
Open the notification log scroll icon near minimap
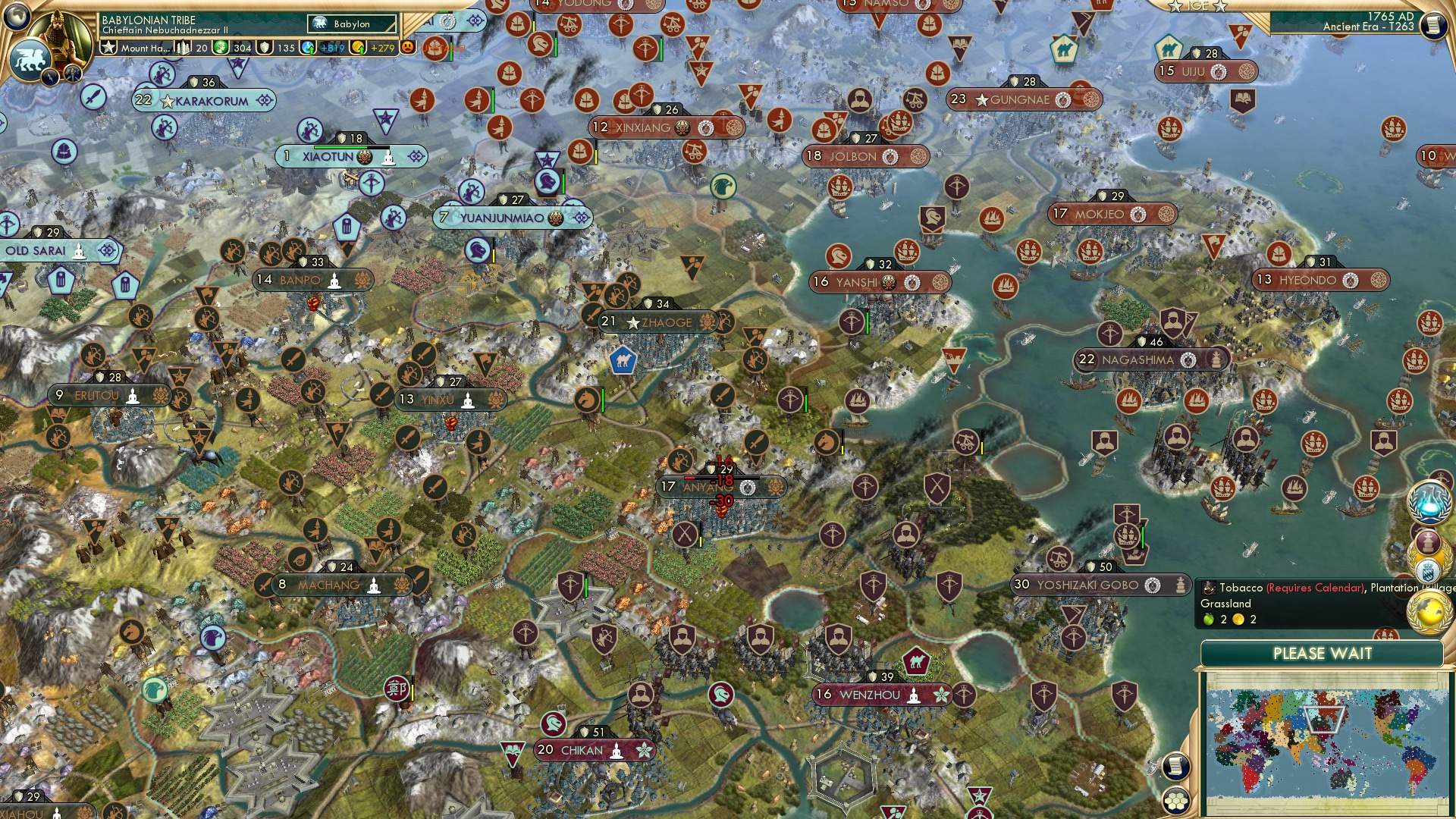1175,767
